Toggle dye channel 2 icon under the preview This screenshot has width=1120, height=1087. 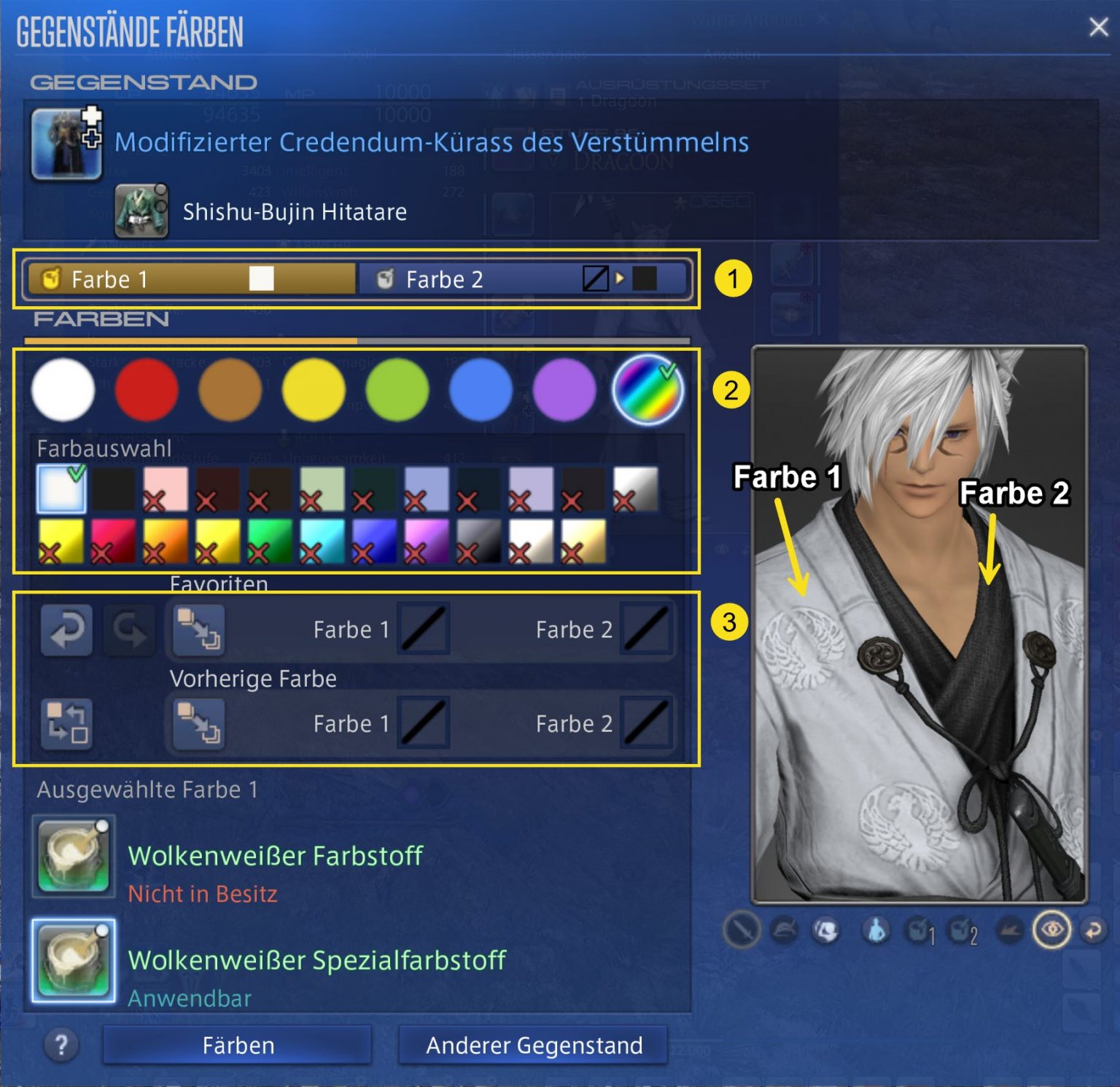[x=960, y=930]
